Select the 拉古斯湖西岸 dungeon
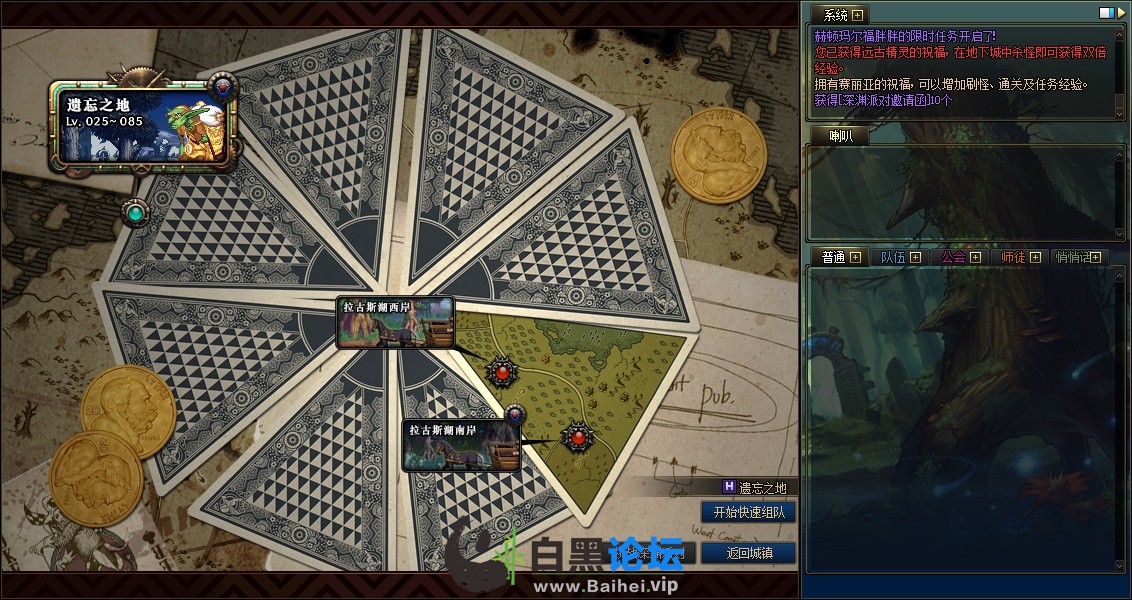Viewport: 1132px width, 600px height. (395, 322)
